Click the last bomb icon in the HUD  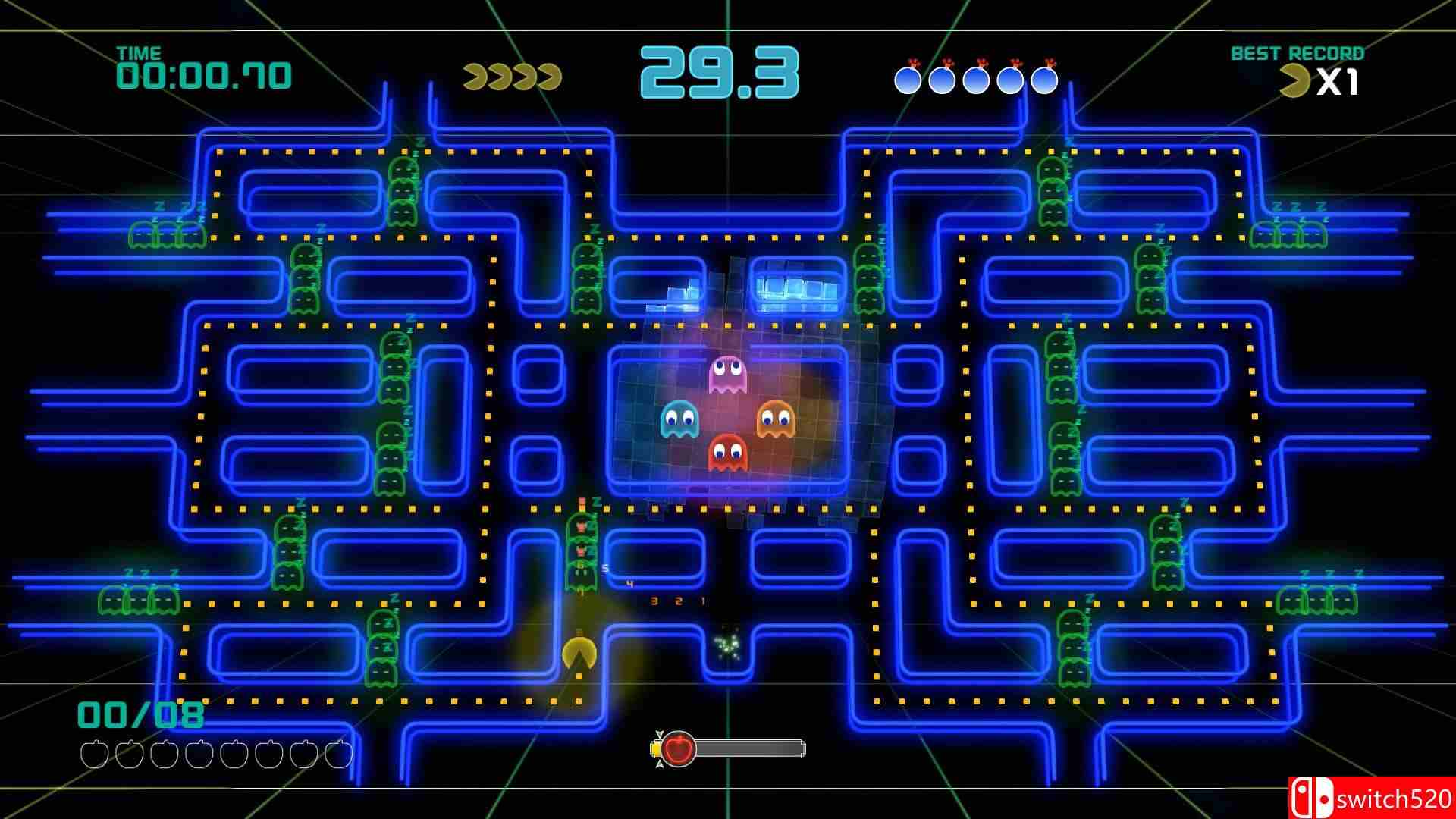pyautogui.click(x=1043, y=78)
